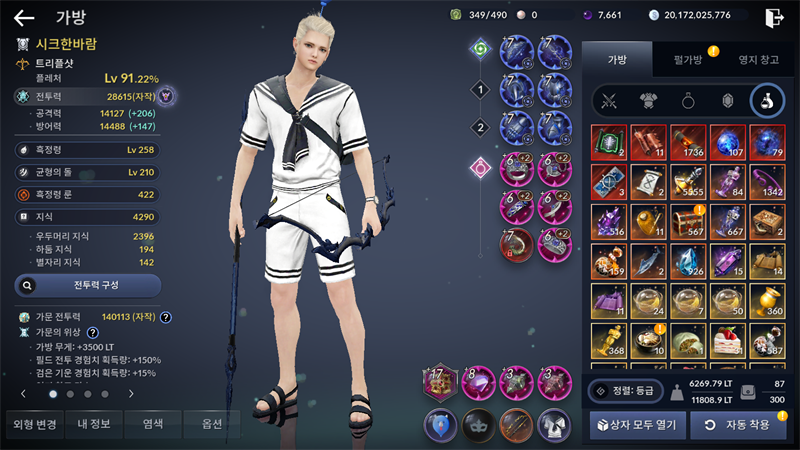Activate the 자동 착용 auto-equip button
800x450 pixels.
738,424
